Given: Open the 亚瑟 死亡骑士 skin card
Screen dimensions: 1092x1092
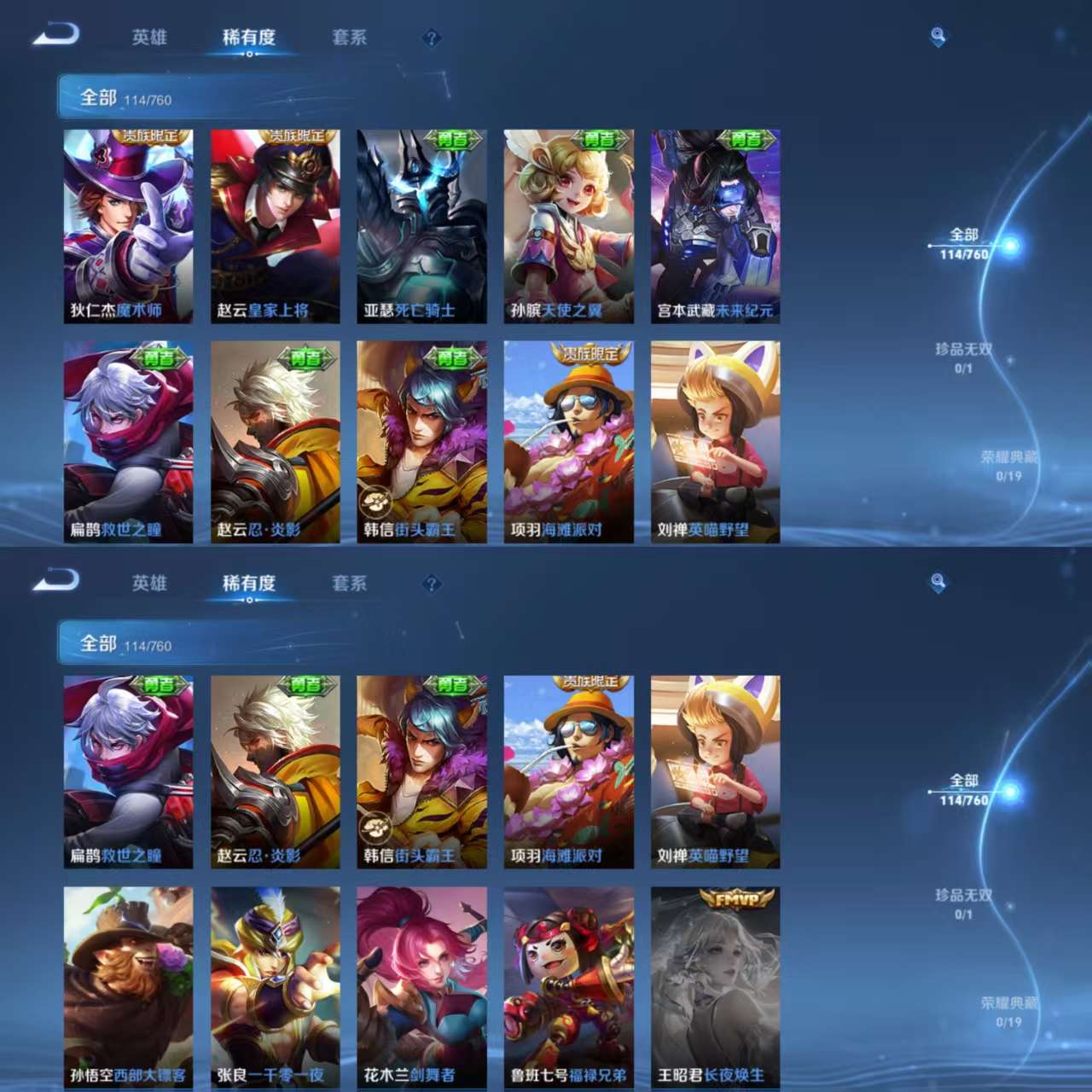Looking at the screenshot, I should coord(421,226).
